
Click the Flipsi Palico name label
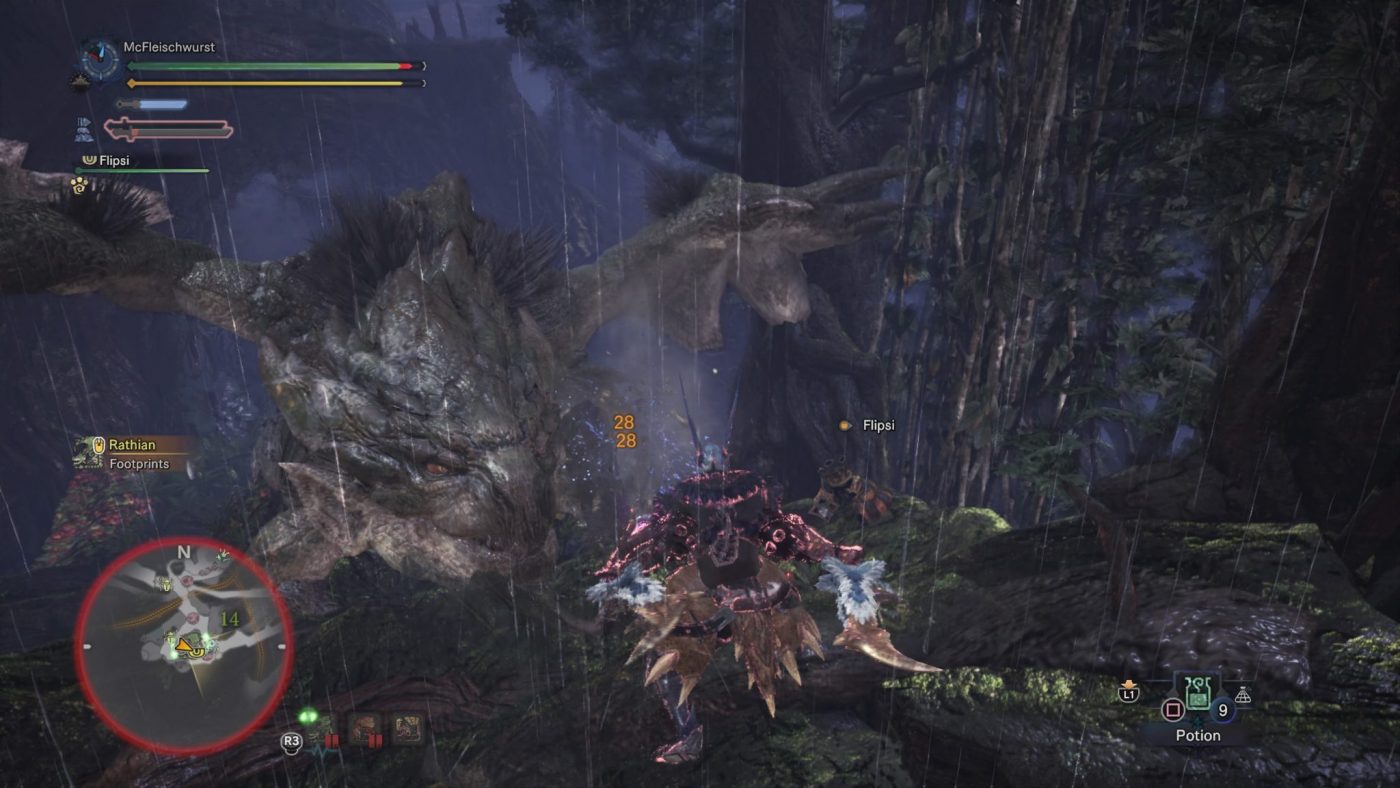coord(878,425)
